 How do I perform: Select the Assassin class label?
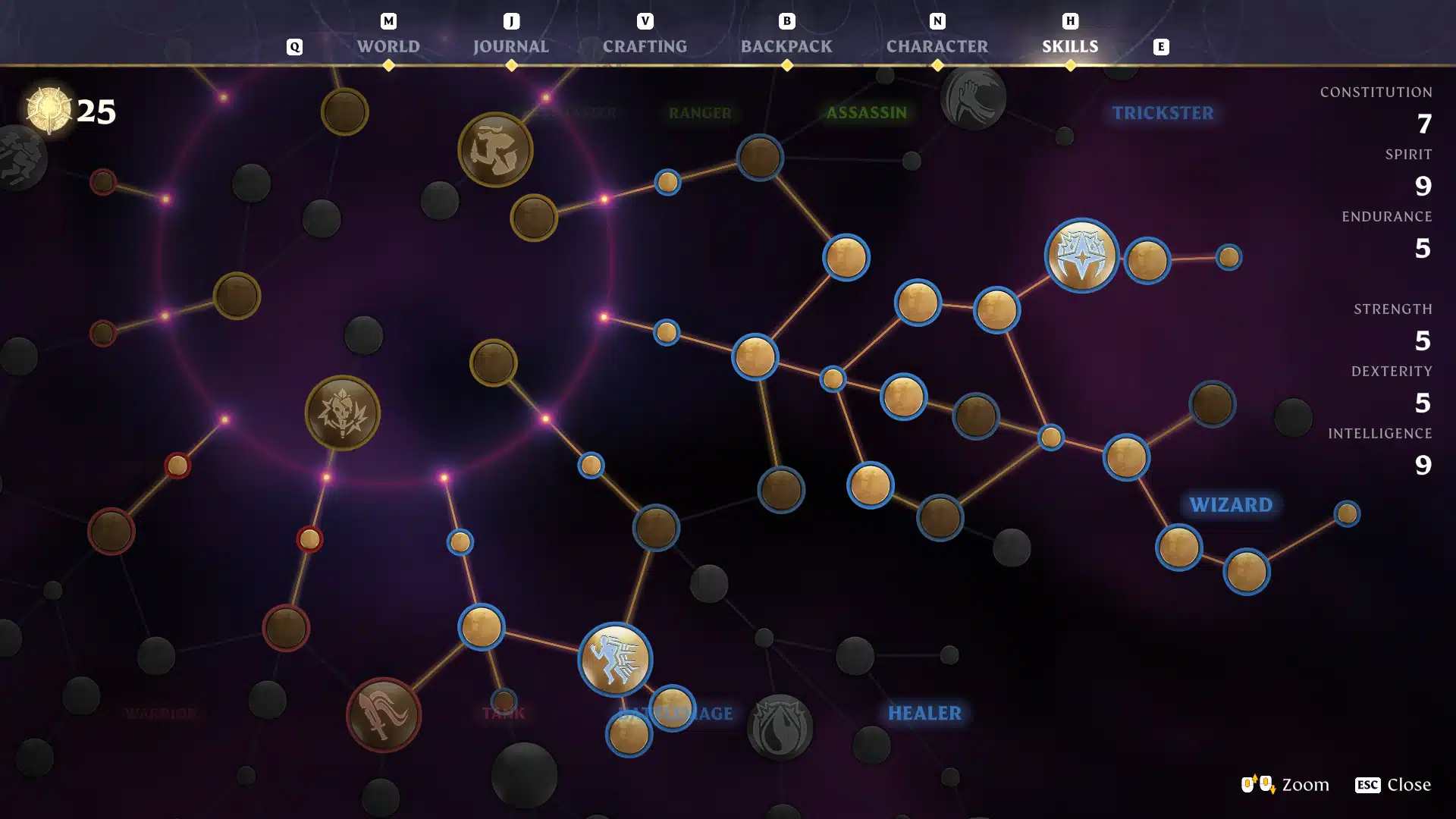coord(866,113)
